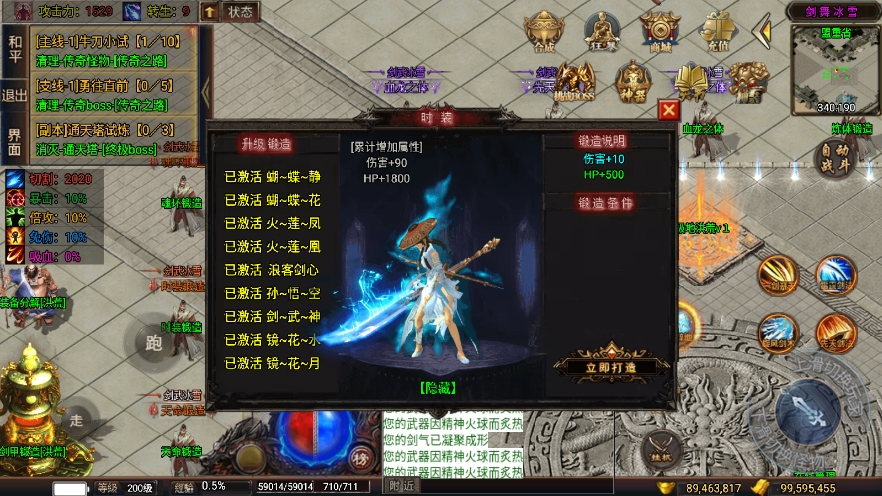Open the 商城 shop
This screenshot has width=882, height=496.
[660, 32]
